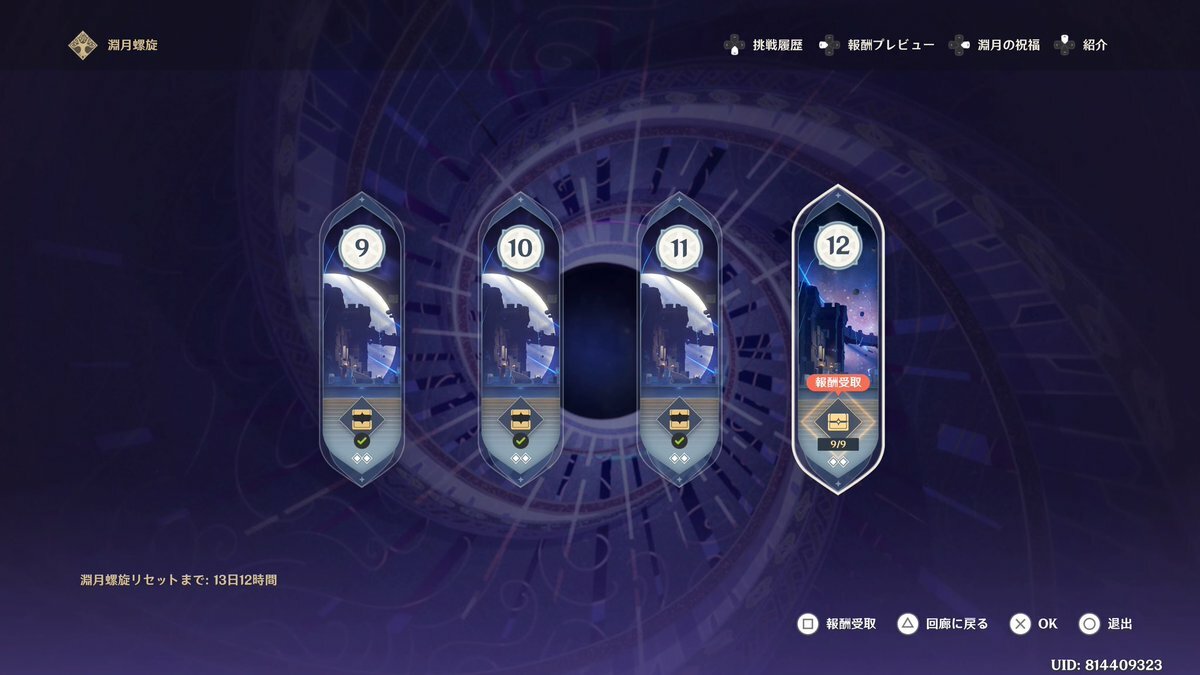This screenshot has height=675, width=1200.
Task: Open the floor 10 treasure chest icon
Action: [520, 417]
